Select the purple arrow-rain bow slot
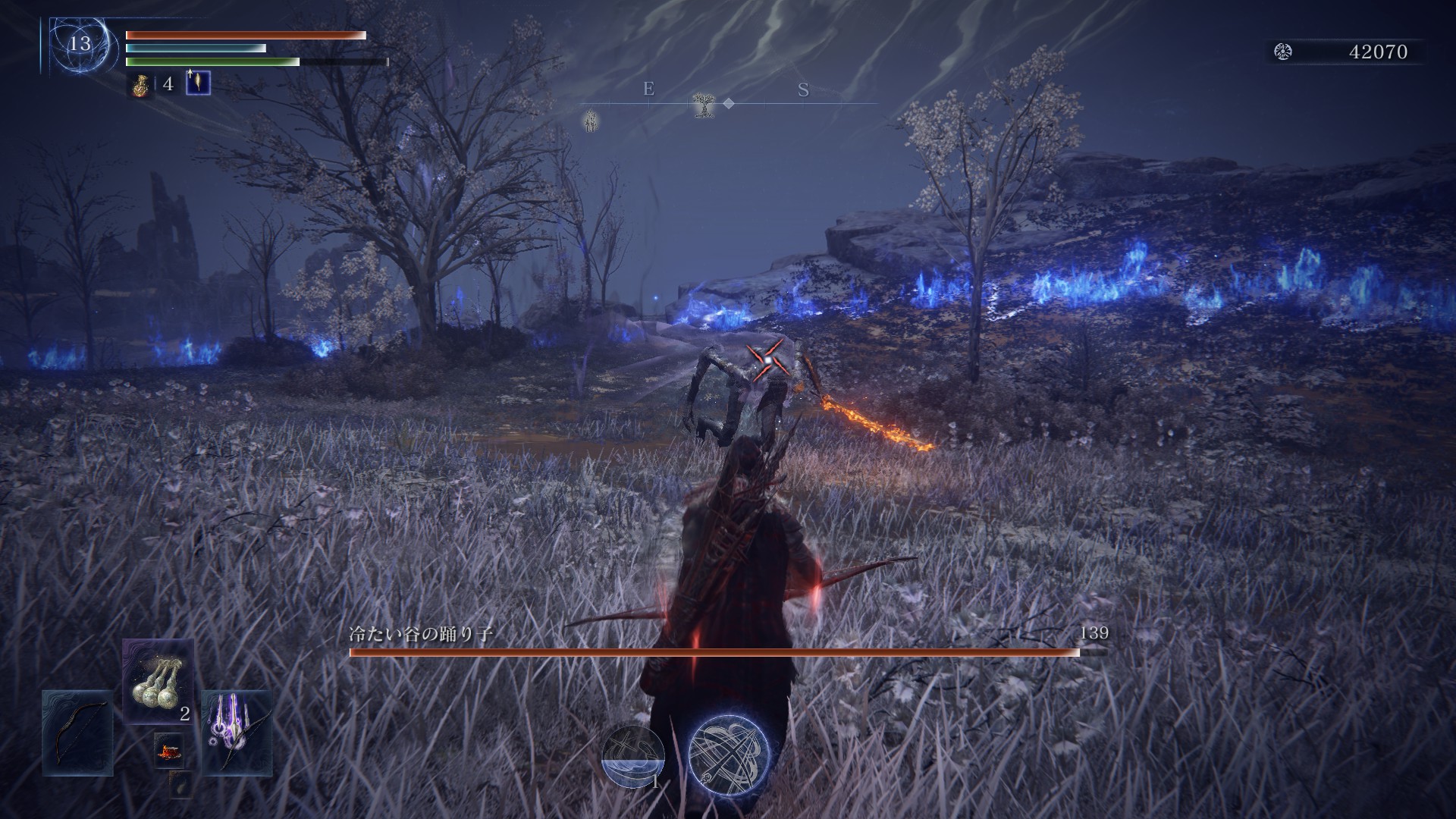Image resolution: width=1456 pixels, height=819 pixels. click(237, 733)
